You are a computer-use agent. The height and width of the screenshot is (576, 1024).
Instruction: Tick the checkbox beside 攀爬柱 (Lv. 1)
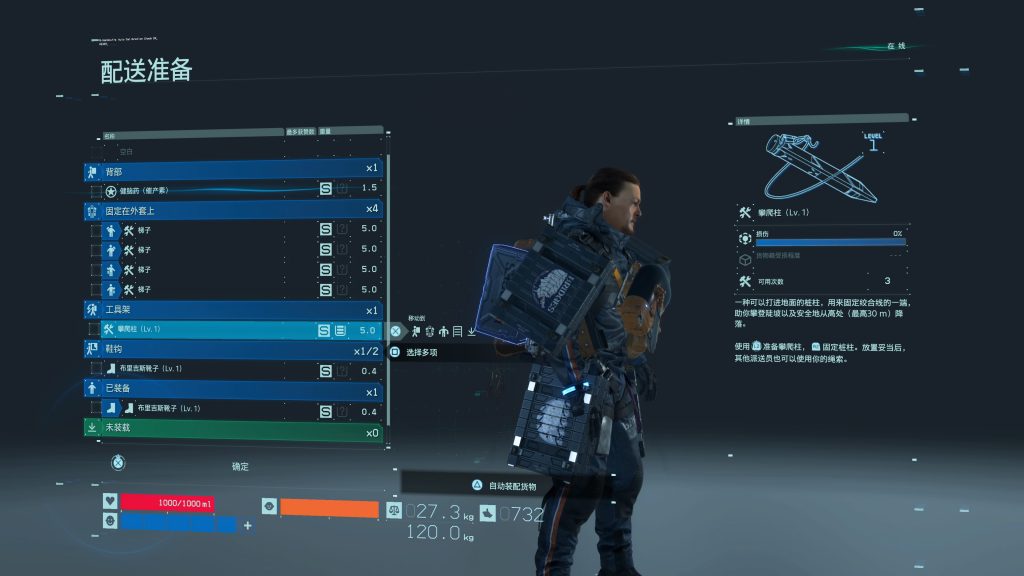pyautogui.click(x=96, y=330)
